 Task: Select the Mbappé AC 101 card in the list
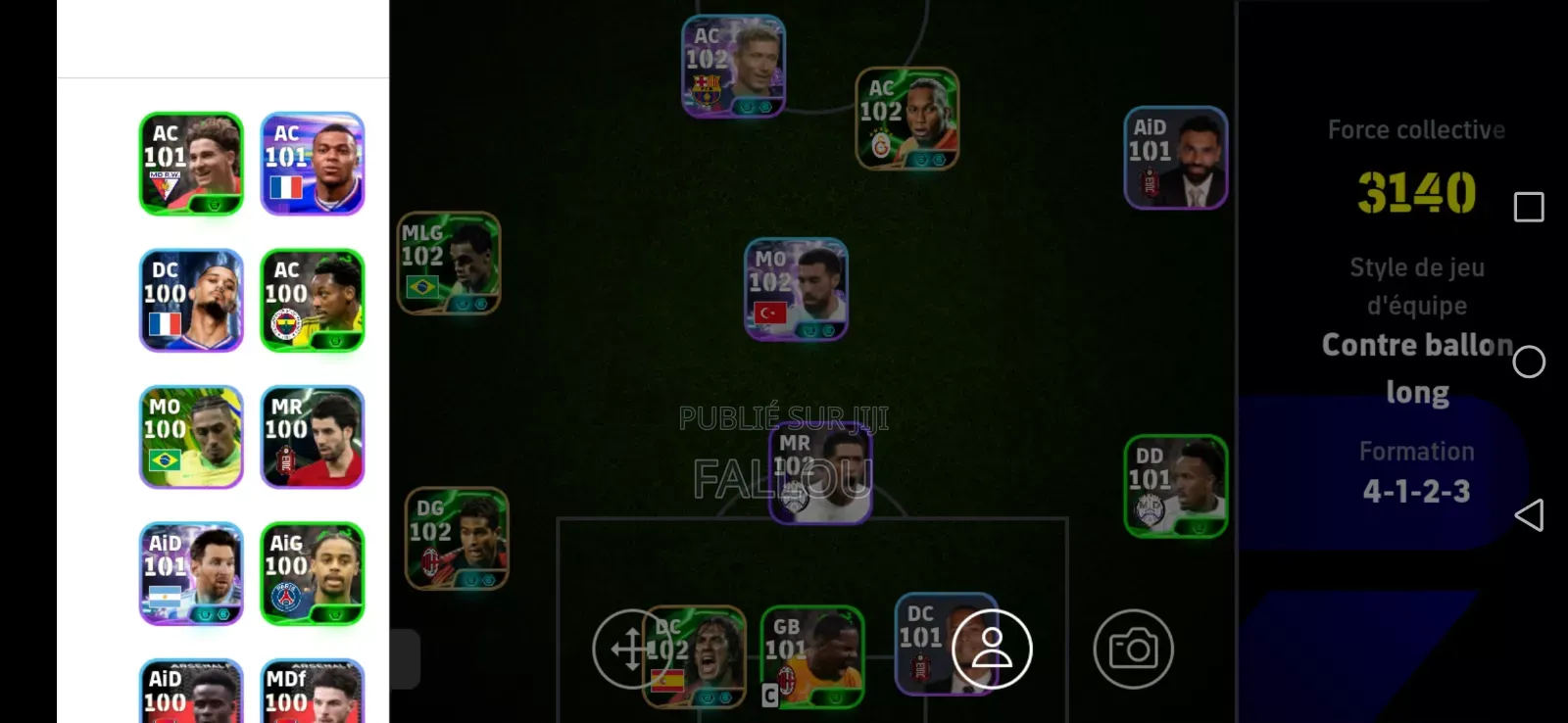point(312,162)
